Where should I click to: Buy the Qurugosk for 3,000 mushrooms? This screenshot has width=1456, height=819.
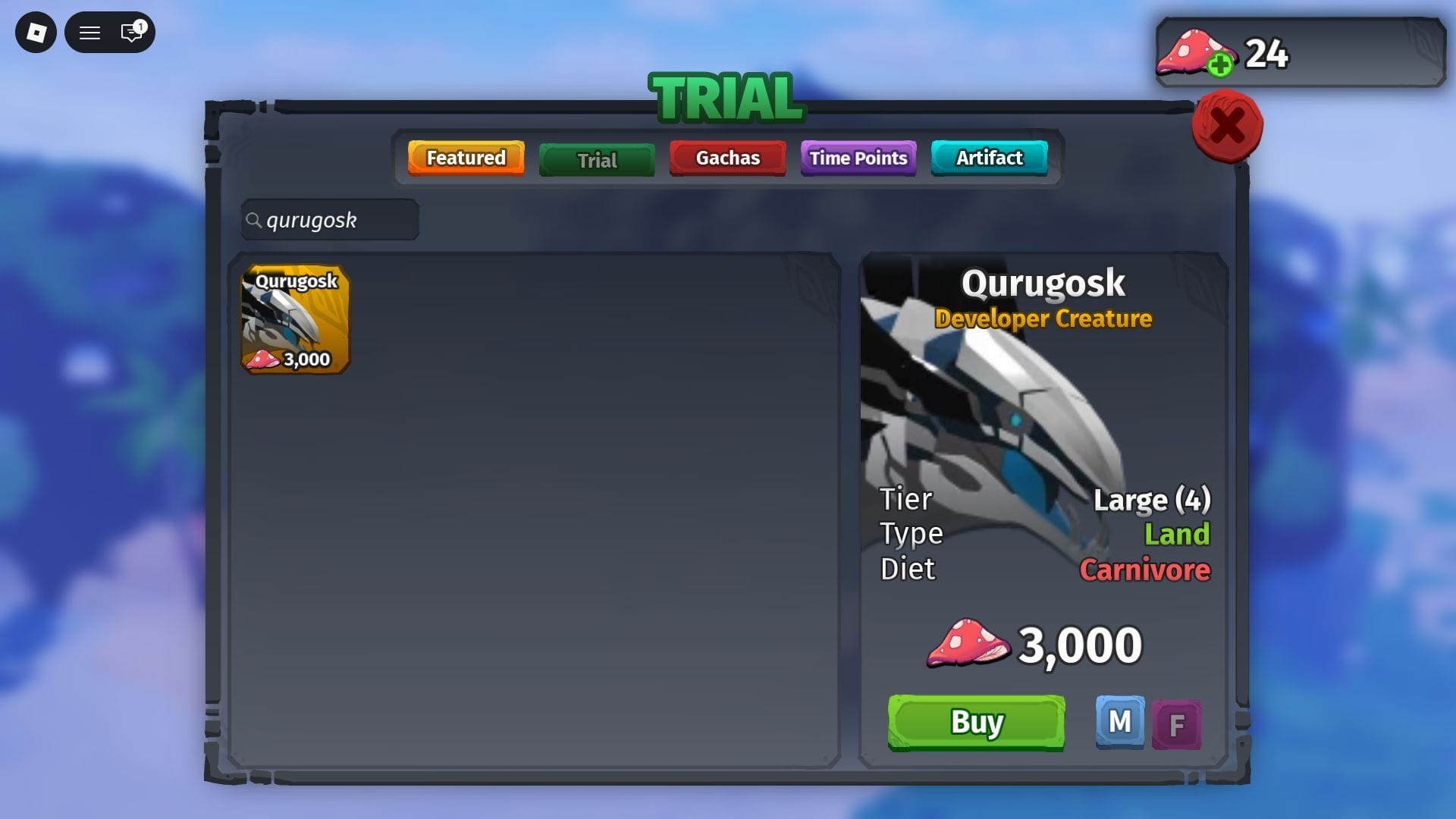point(976,723)
